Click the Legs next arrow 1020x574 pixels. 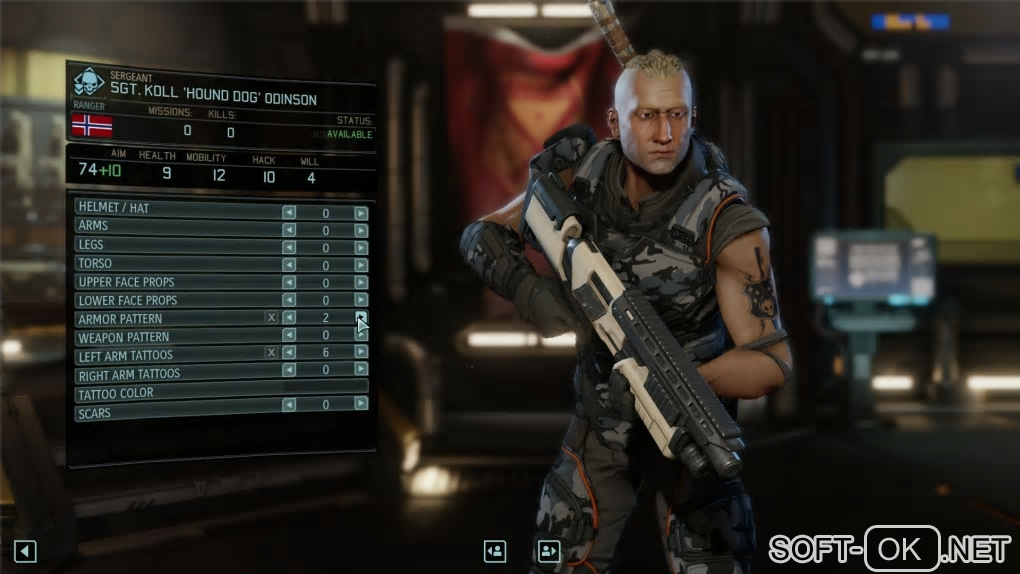tap(361, 247)
